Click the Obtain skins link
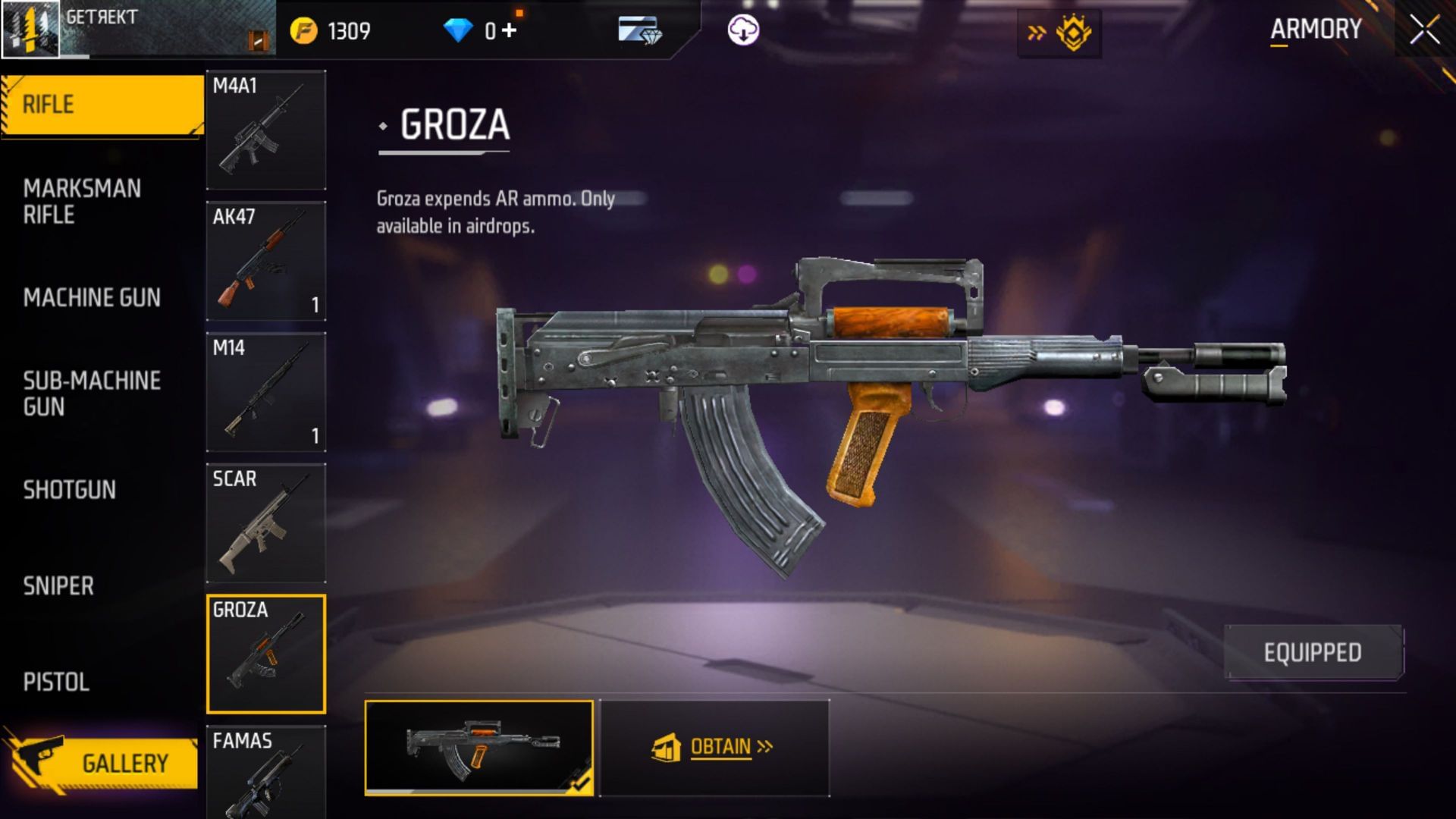1456x819 pixels. tap(714, 748)
